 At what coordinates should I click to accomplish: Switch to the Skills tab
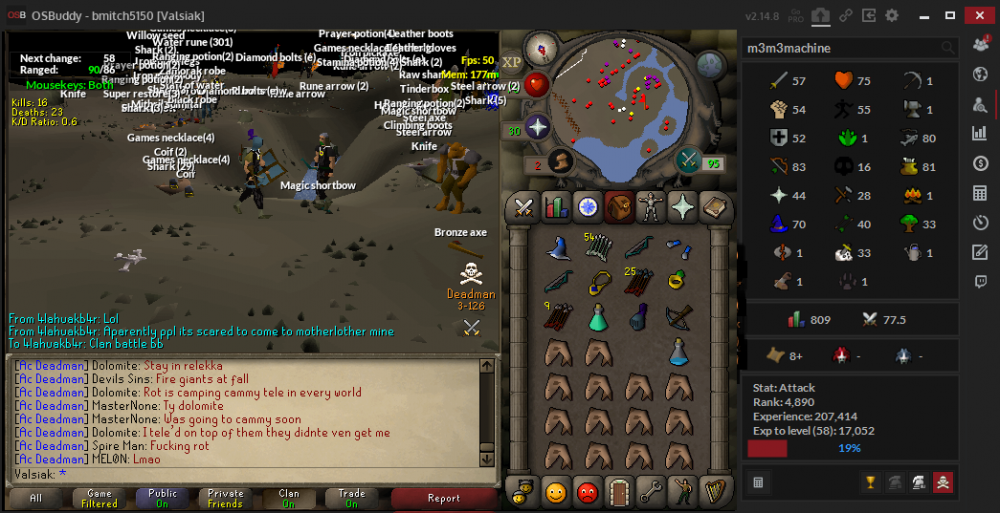coord(555,207)
